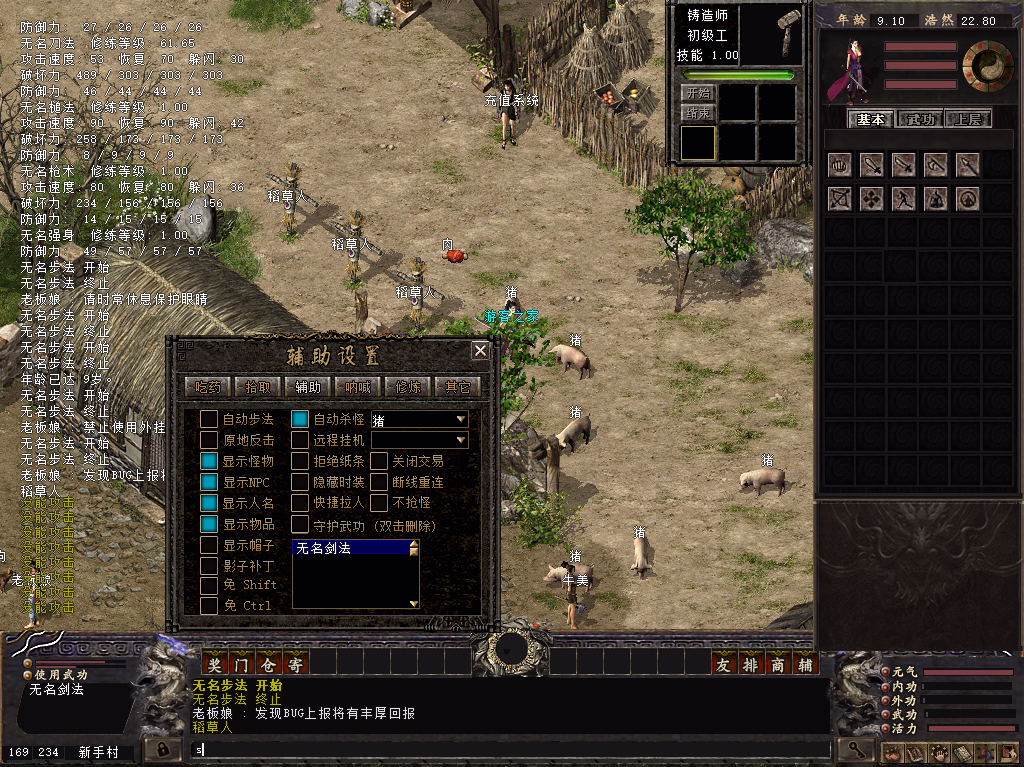Screen dimensions: 1024x767
Task: Click the 结束 button in crafting panel
Action: [696, 114]
